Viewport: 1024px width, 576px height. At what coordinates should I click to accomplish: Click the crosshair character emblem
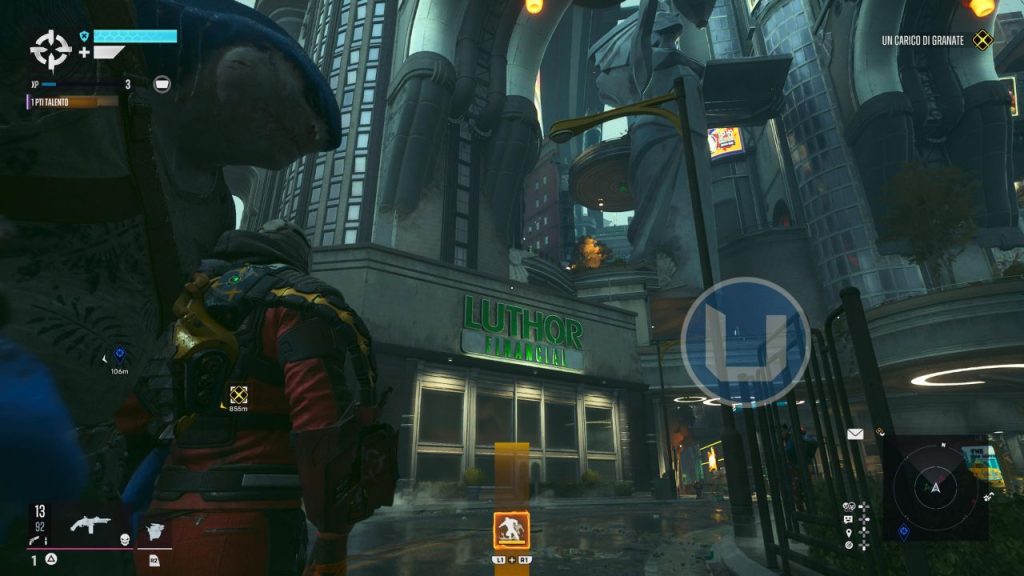click(50, 48)
